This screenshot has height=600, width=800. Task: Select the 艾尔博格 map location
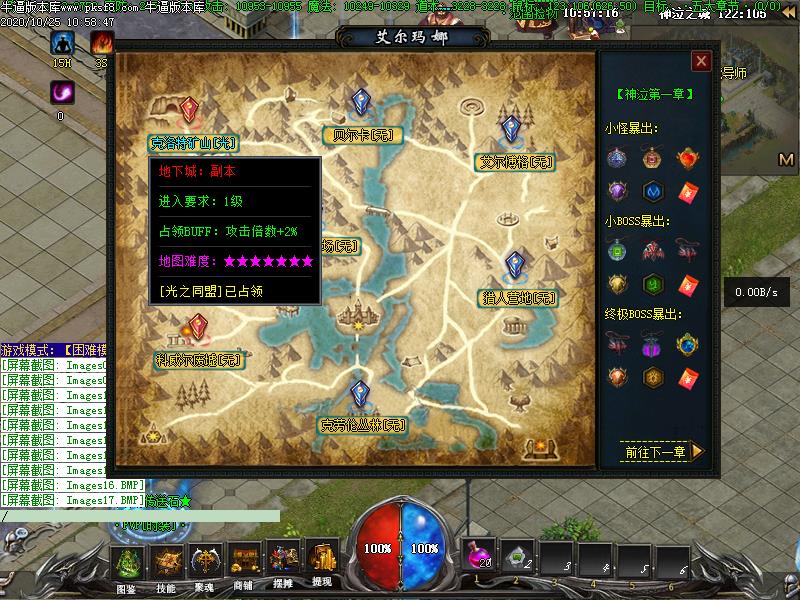click(511, 130)
